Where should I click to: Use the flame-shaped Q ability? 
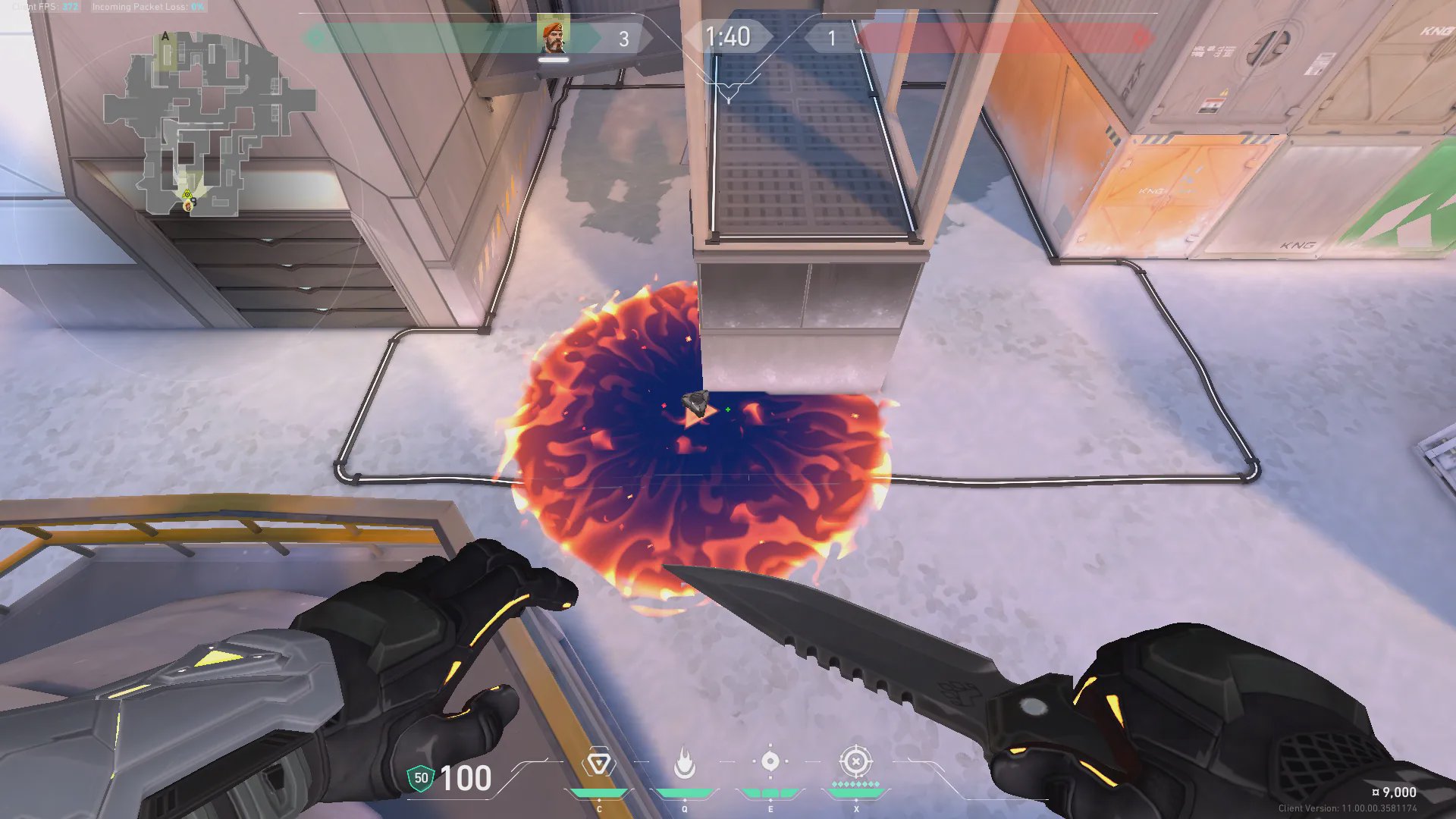(685, 763)
